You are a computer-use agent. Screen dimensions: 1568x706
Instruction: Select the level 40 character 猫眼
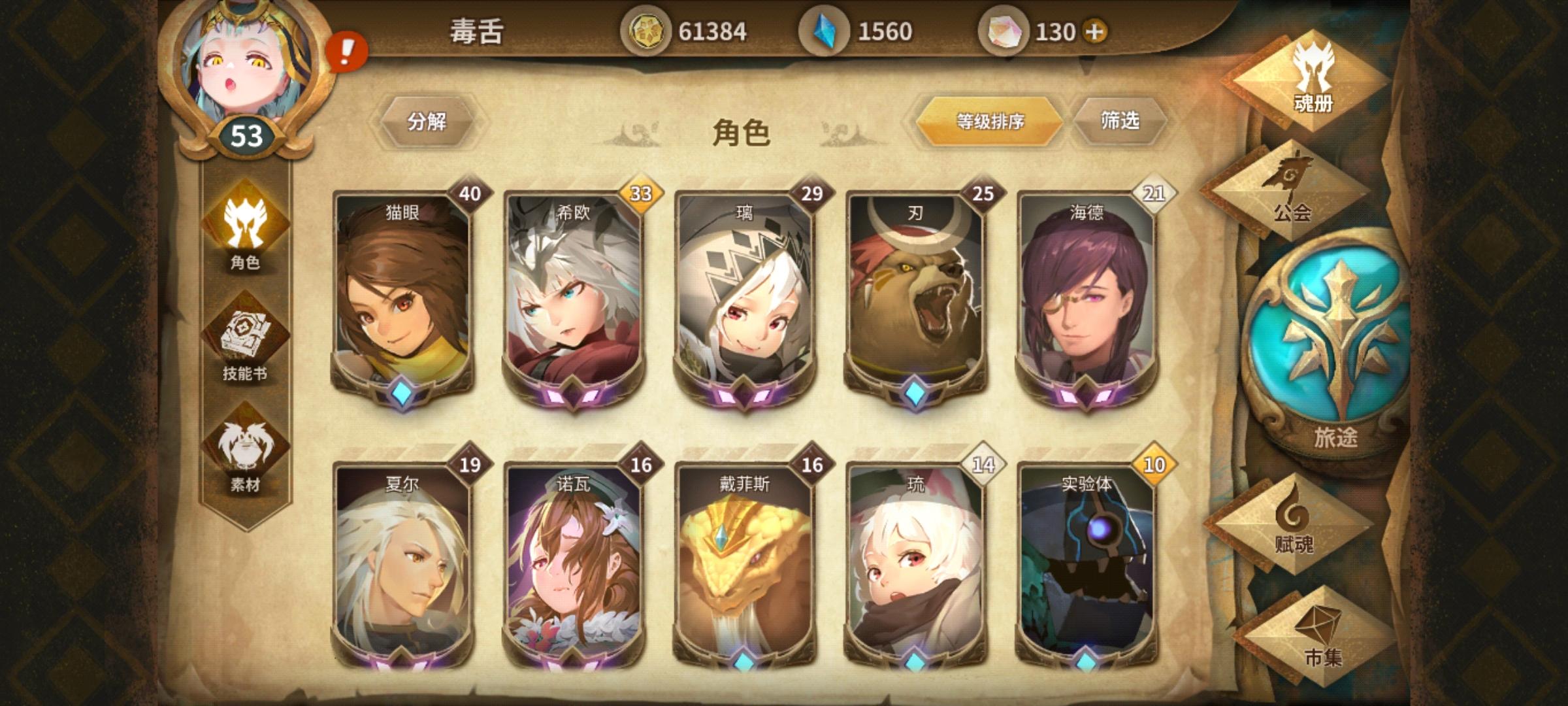[x=402, y=297]
